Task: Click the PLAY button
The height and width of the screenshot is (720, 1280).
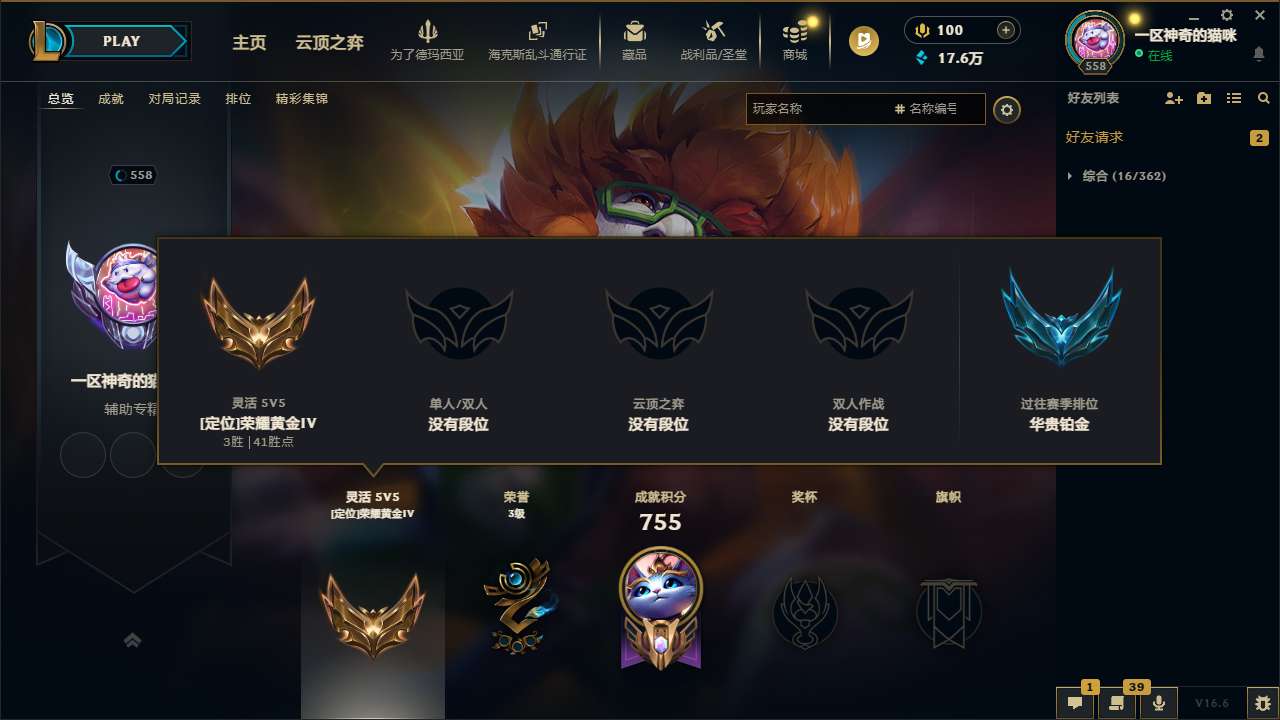Action: click(x=119, y=41)
